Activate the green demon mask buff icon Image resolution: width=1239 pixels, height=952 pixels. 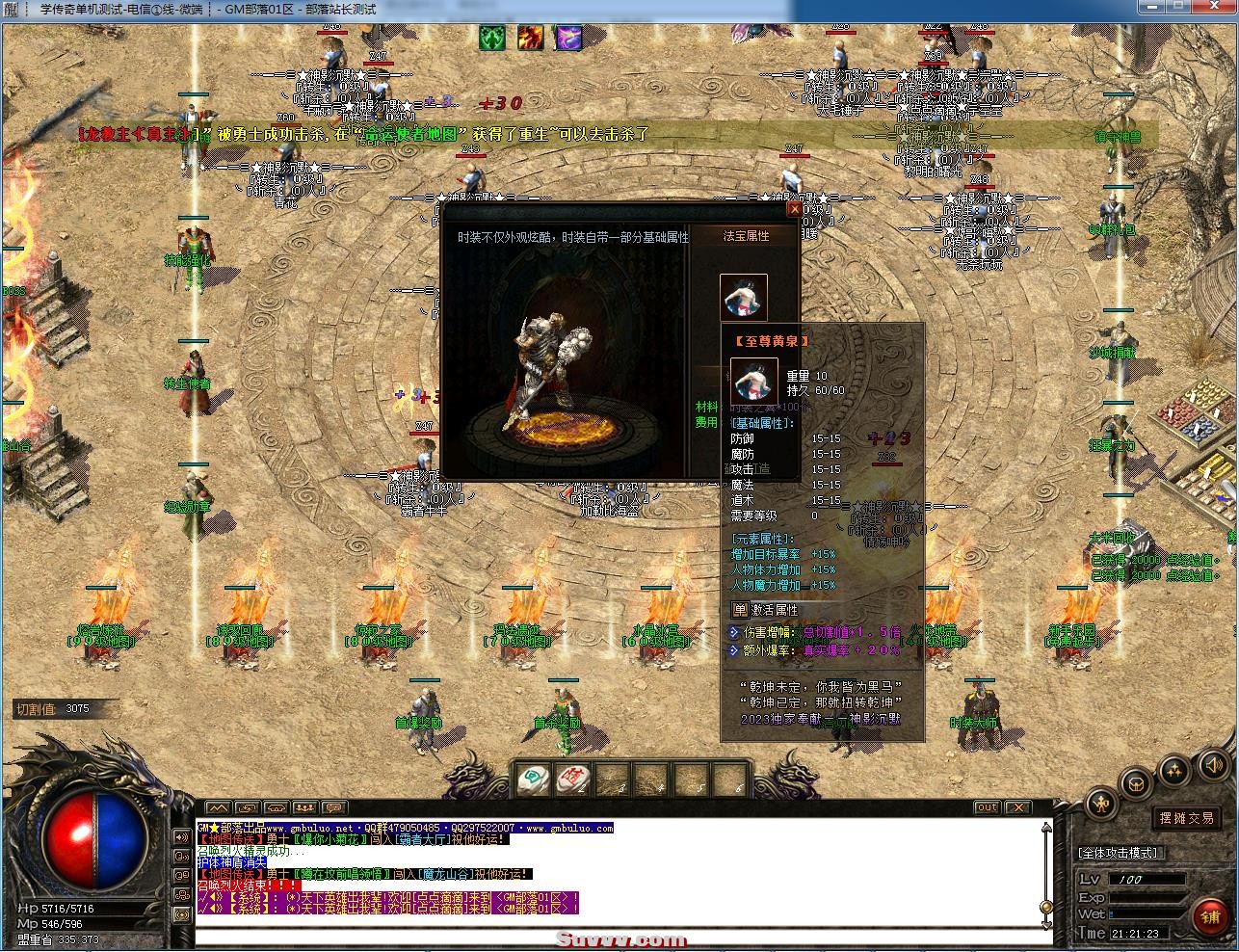pyautogui.click(x=493, y=38)
